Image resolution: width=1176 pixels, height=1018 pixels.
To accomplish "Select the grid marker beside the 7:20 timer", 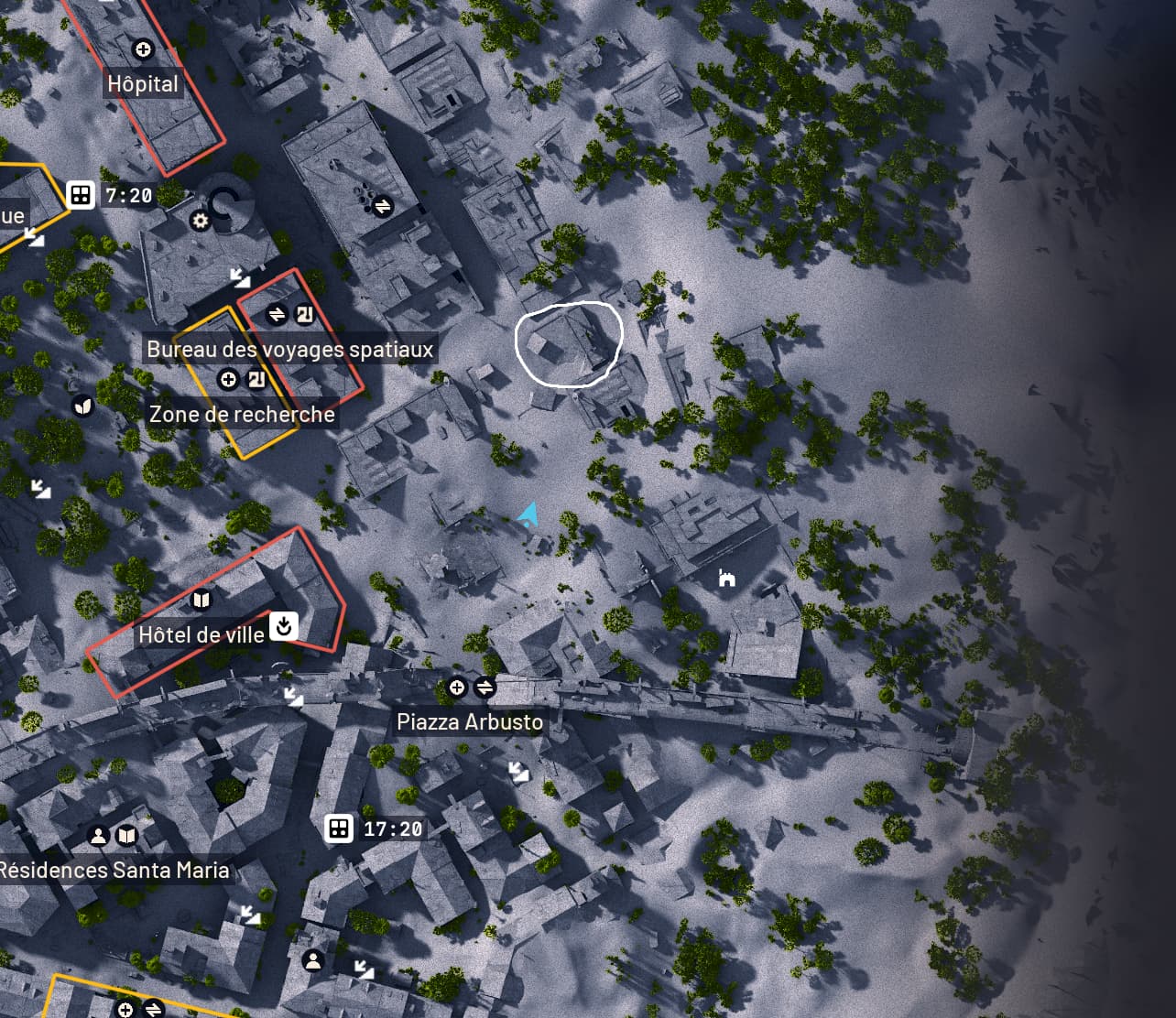I will tap(81, 195).
